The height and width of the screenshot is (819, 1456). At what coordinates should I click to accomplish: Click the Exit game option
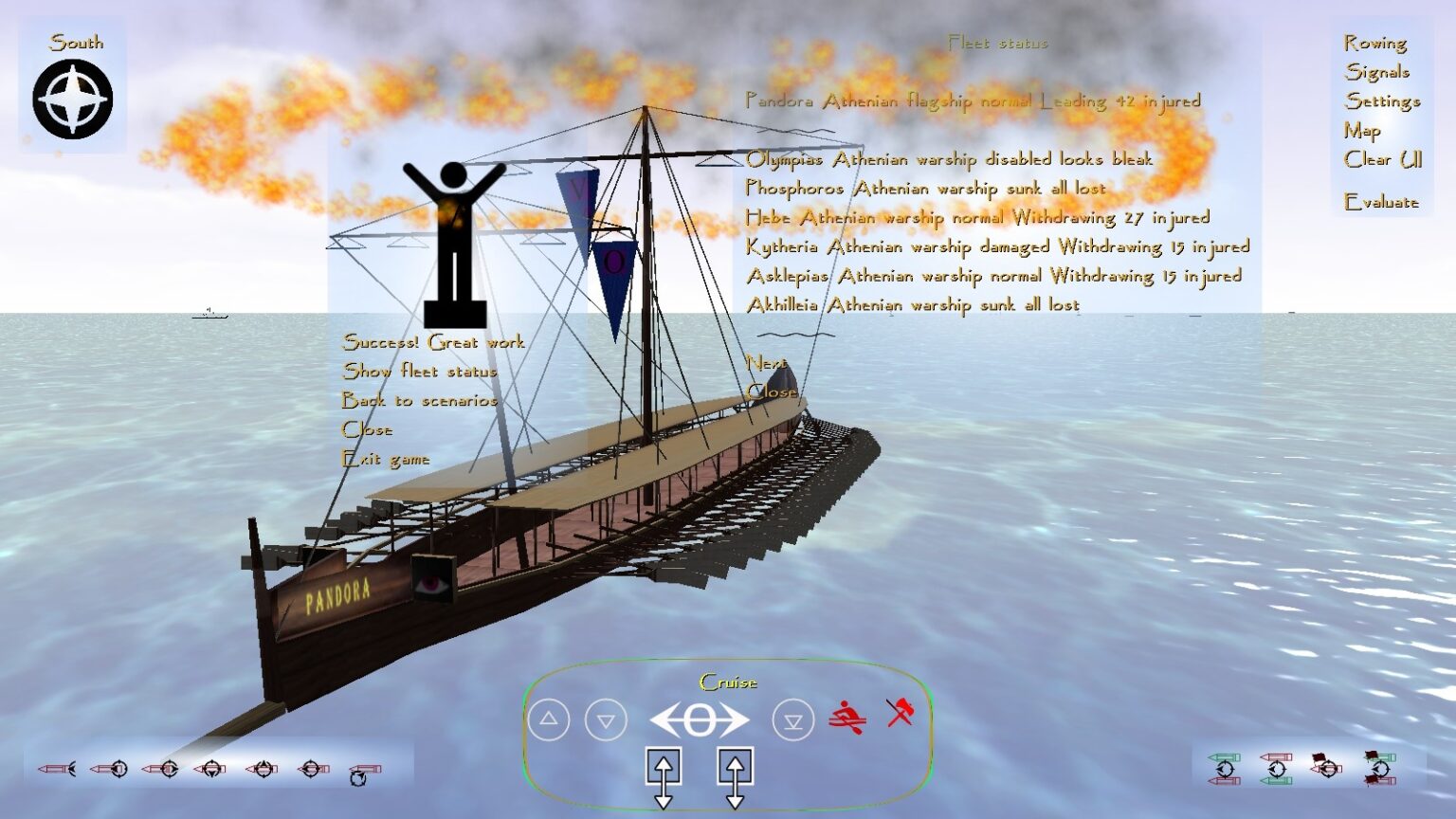(387, 458)
